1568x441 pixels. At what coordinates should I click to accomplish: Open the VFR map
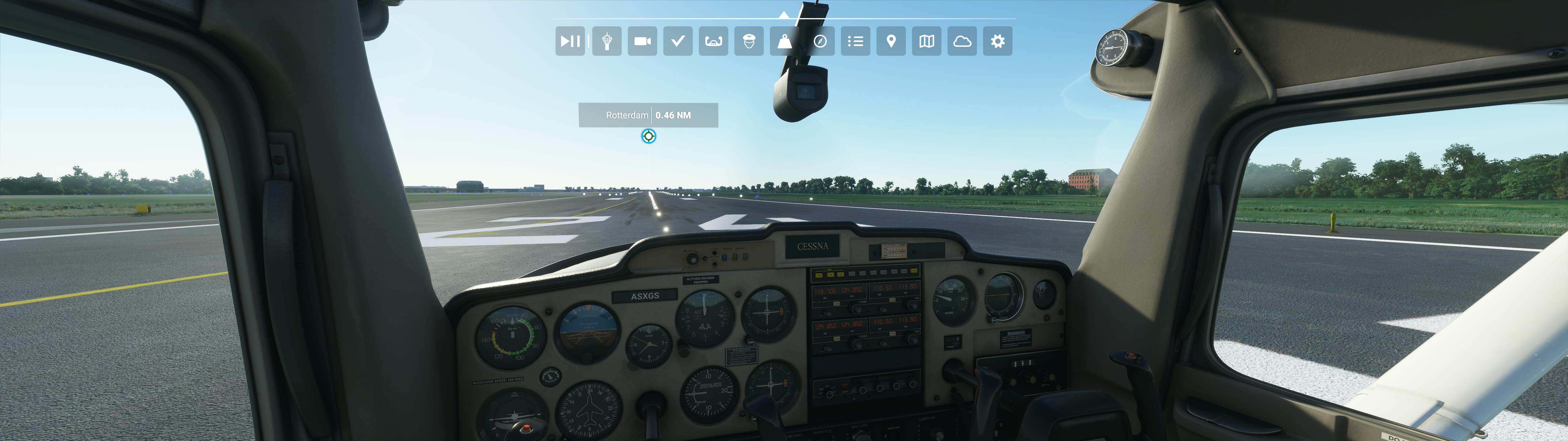(926, 41)
